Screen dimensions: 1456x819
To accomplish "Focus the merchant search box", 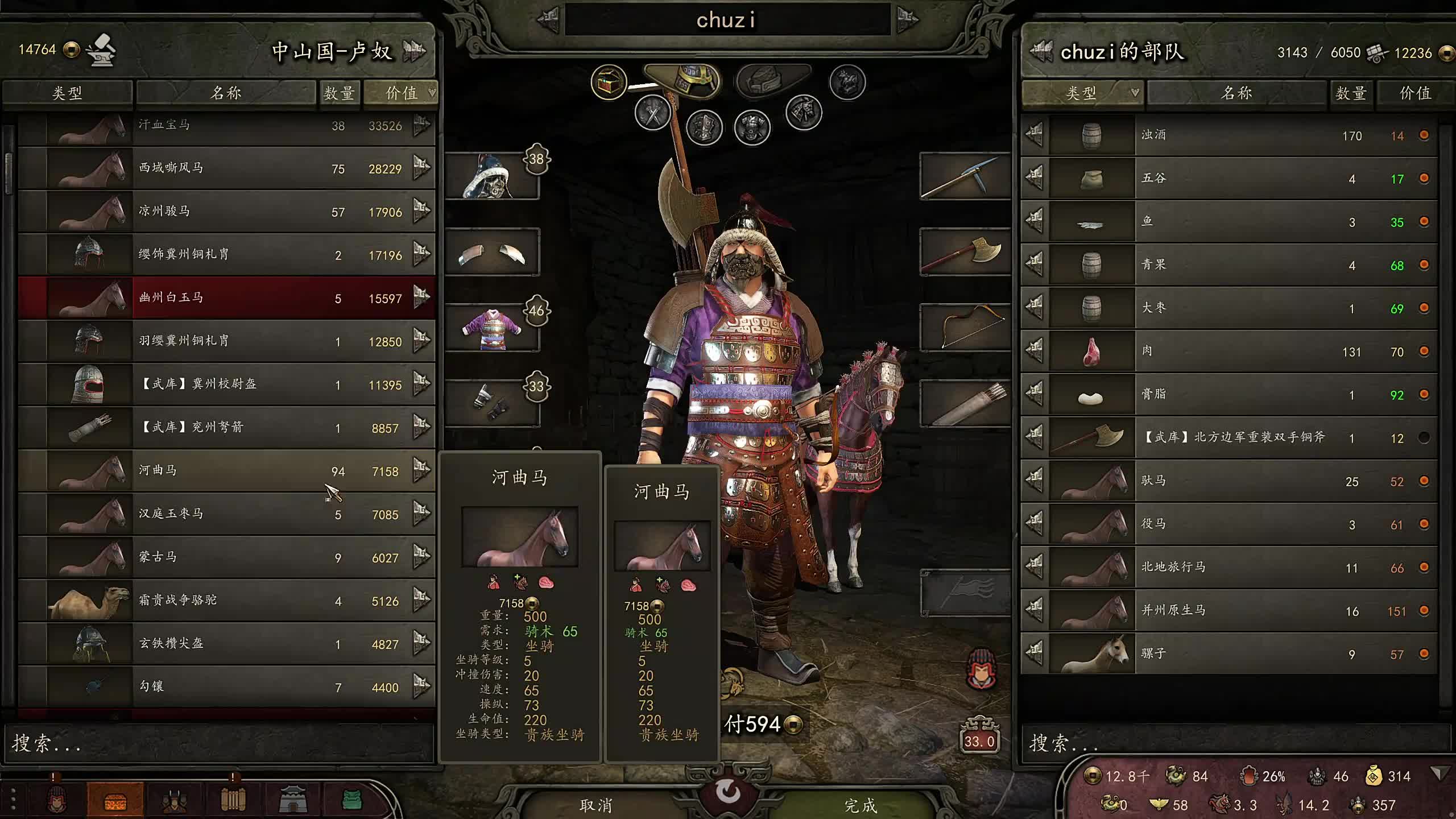I will click(x=216, y=743).
